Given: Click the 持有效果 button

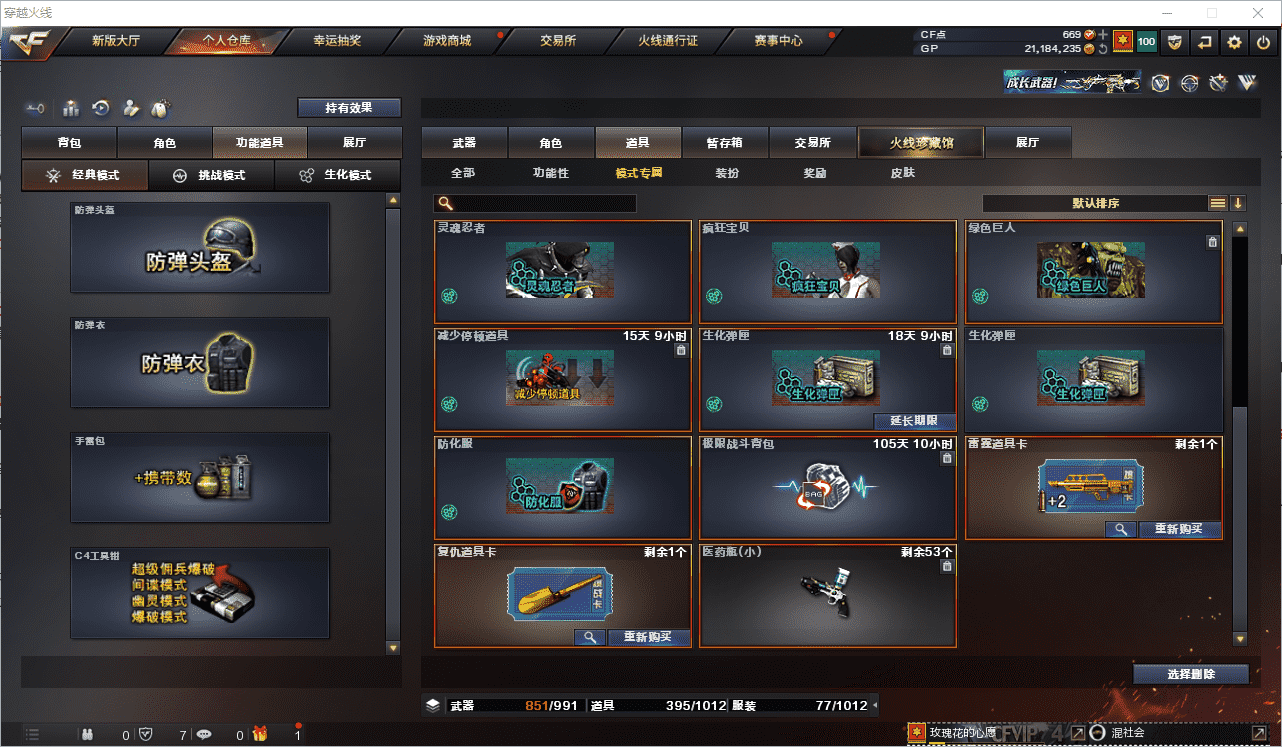Looking at the screenshot, I should coord(349,108).
